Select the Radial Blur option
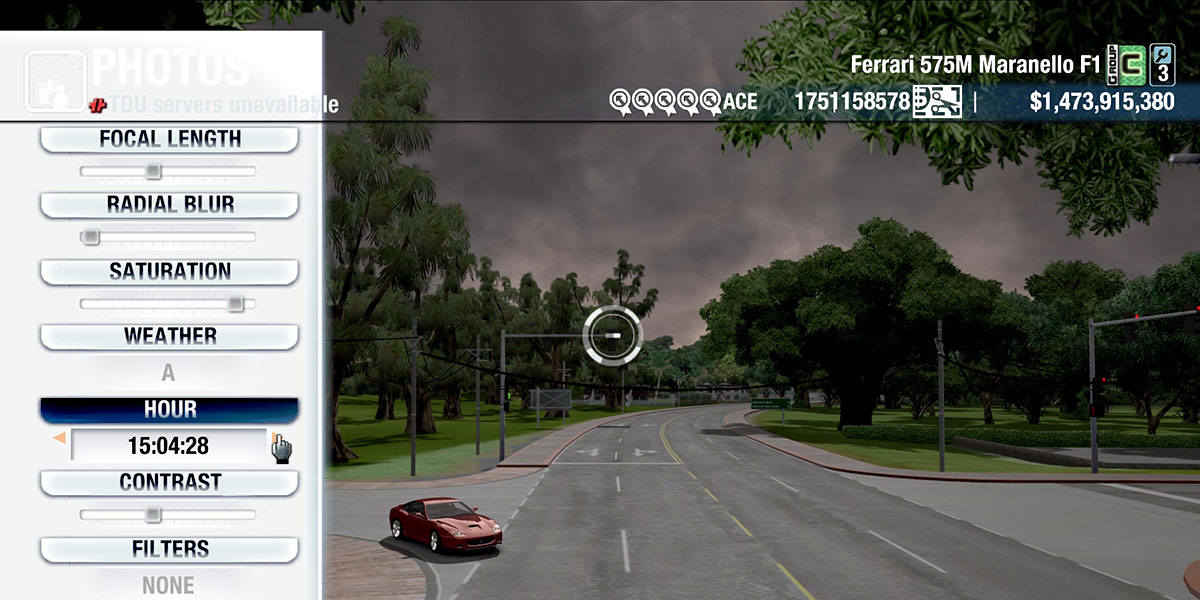Screen dimensions: 1200x600 coord(169,205)
